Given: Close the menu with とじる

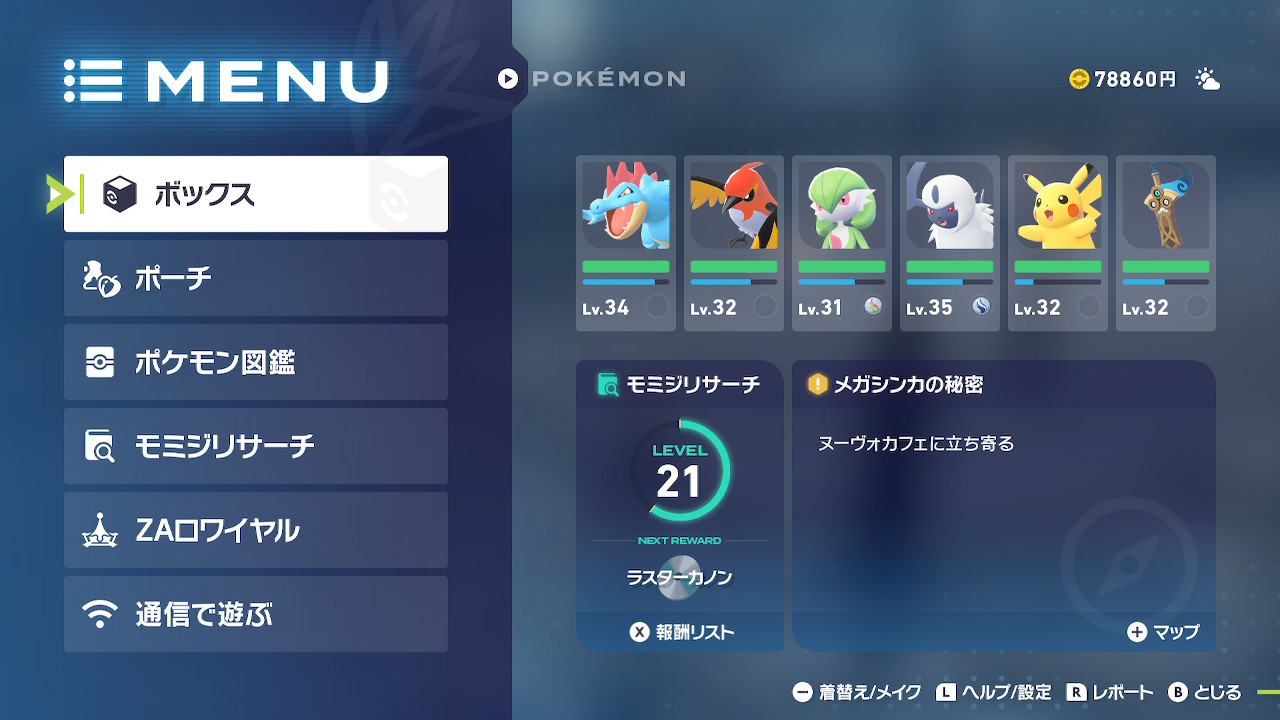Looking at the screenshot, I should tap(1205, 692).
